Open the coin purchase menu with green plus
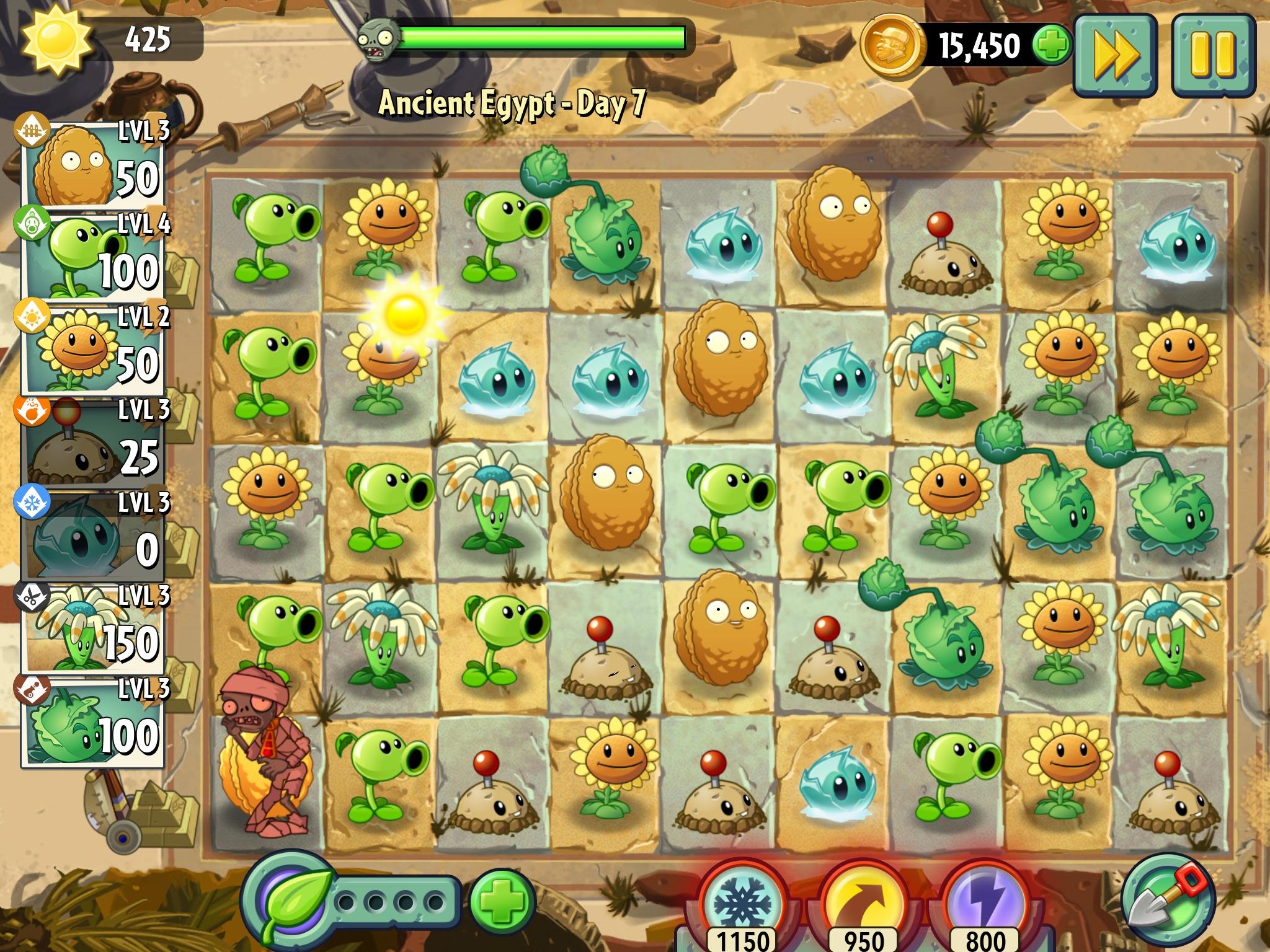 point(1054,45)
